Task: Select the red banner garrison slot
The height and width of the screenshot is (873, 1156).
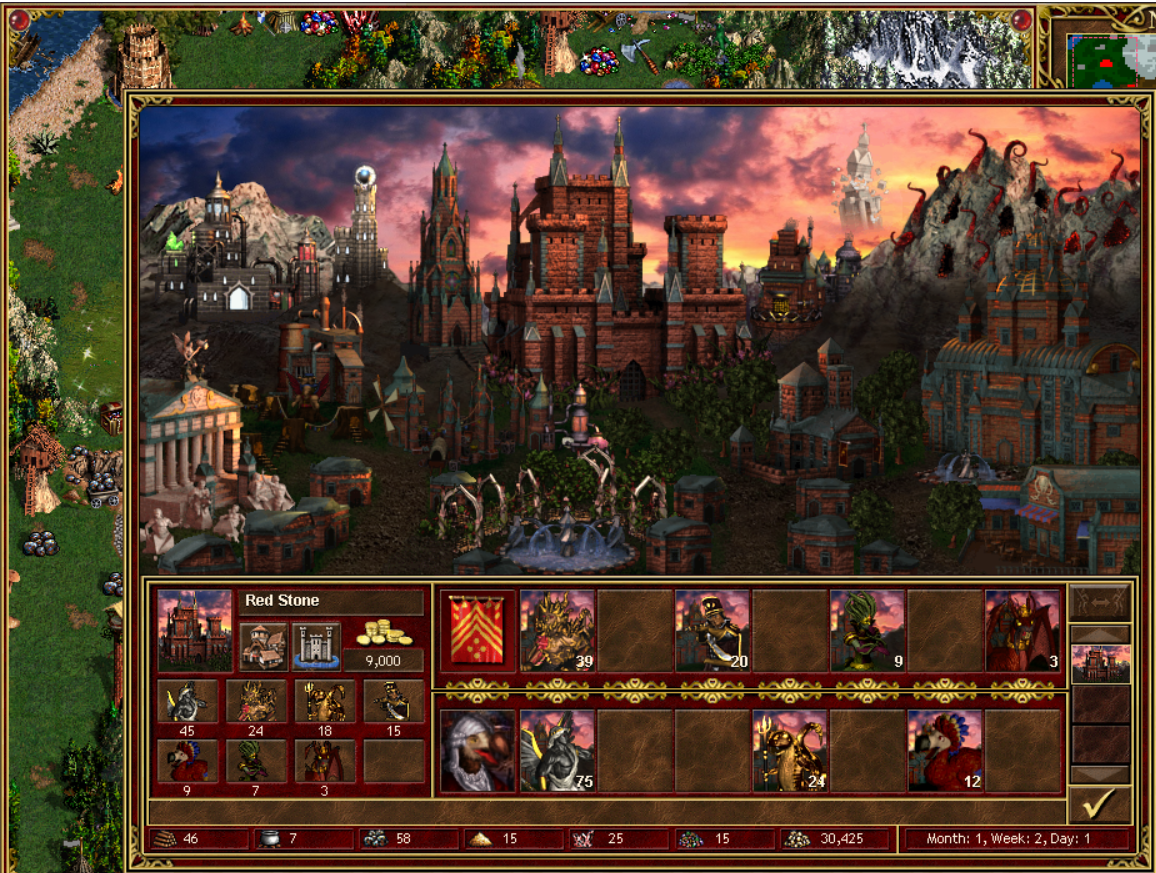Action: (x=479, y=630)
